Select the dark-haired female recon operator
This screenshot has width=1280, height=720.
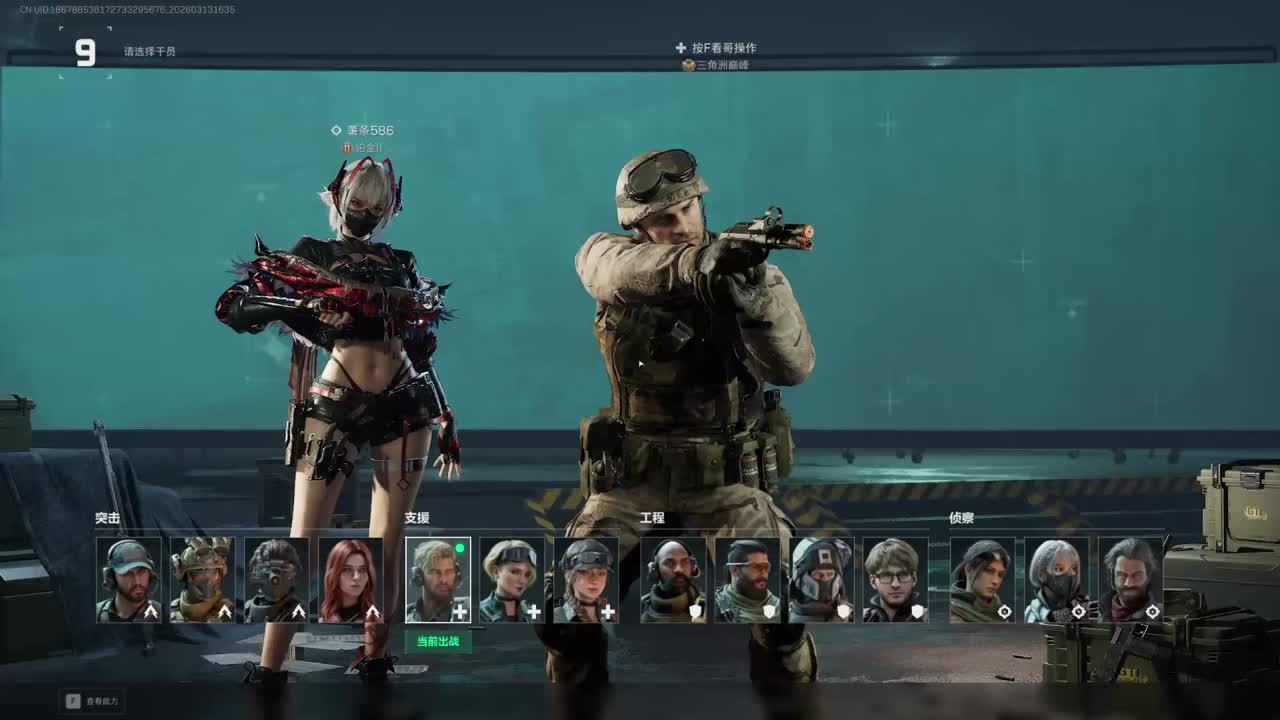click(x=982, y=580)
